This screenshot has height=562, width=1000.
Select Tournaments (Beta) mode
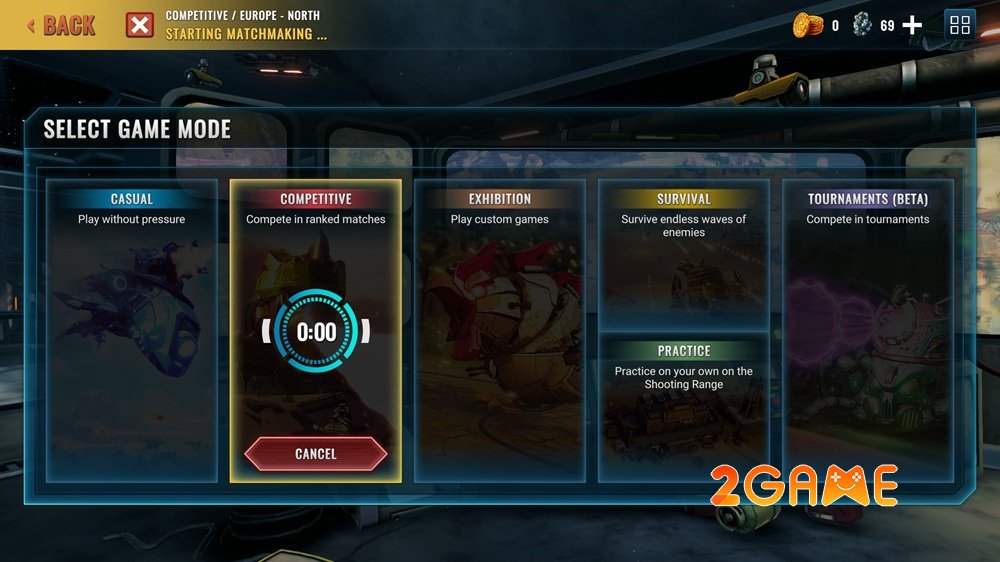click(868, 330)
